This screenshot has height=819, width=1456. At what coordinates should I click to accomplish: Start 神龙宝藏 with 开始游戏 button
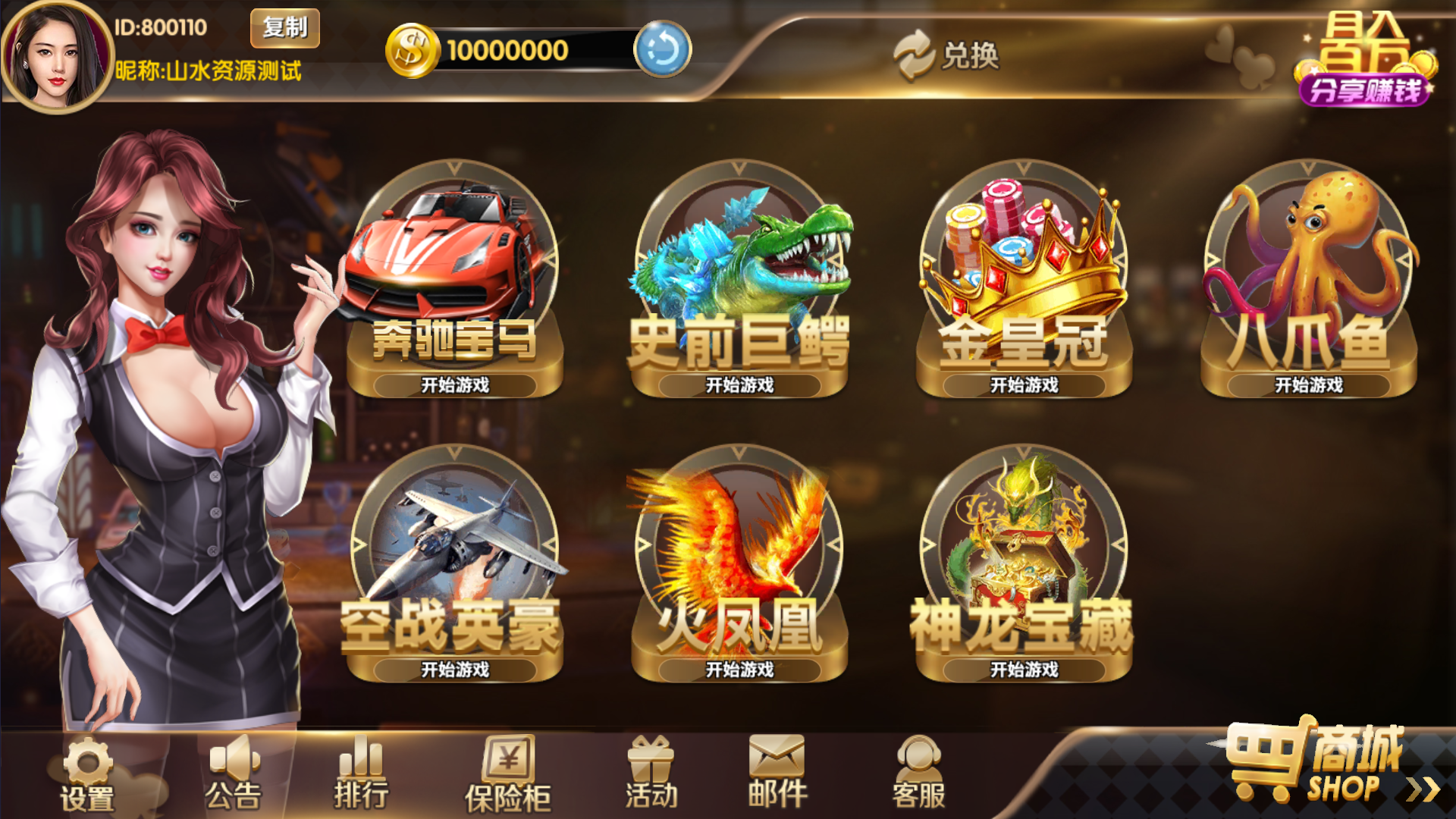[1024, 670]
